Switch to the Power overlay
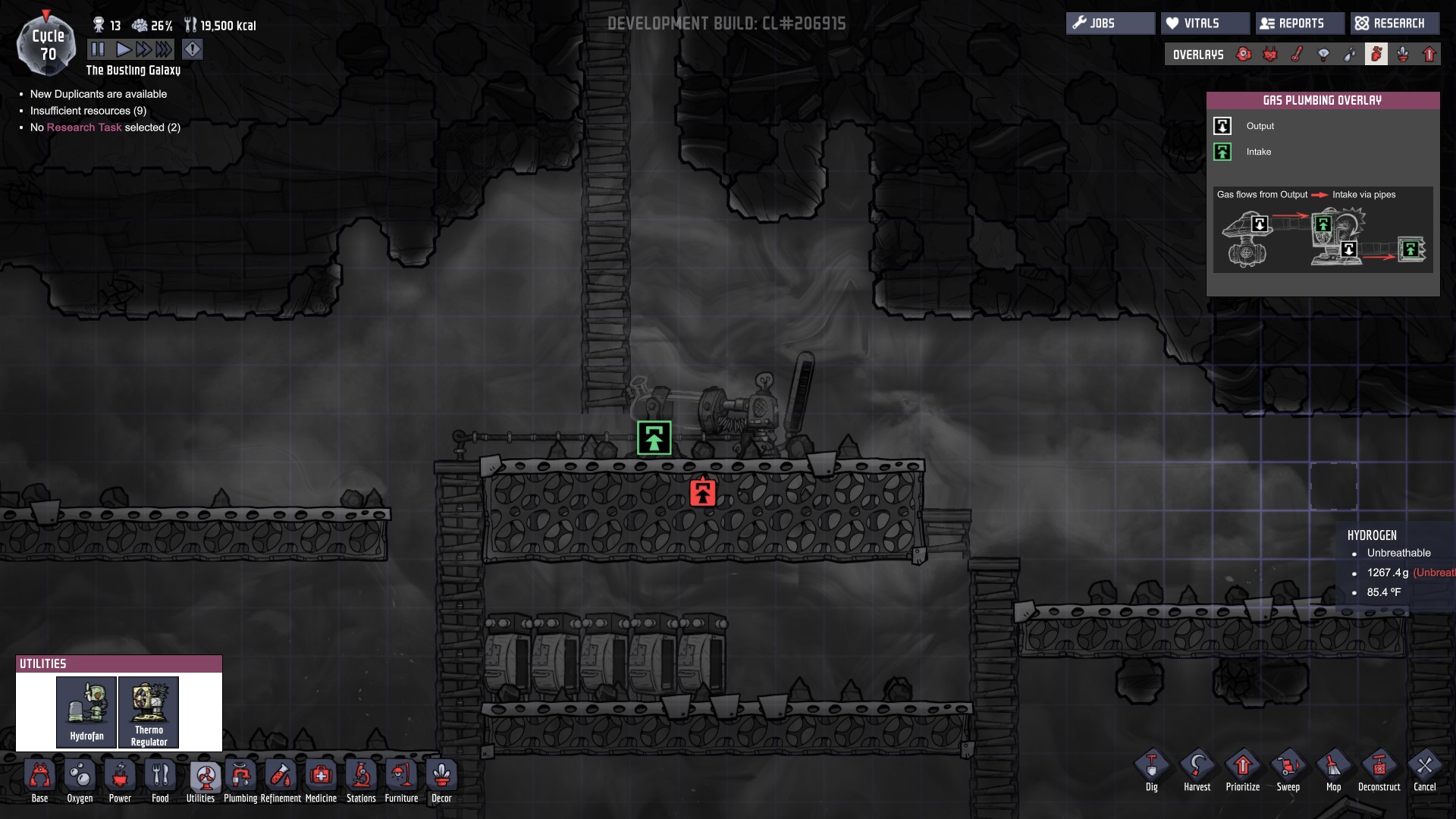 pyautogui.click(x=1269, y=54)
